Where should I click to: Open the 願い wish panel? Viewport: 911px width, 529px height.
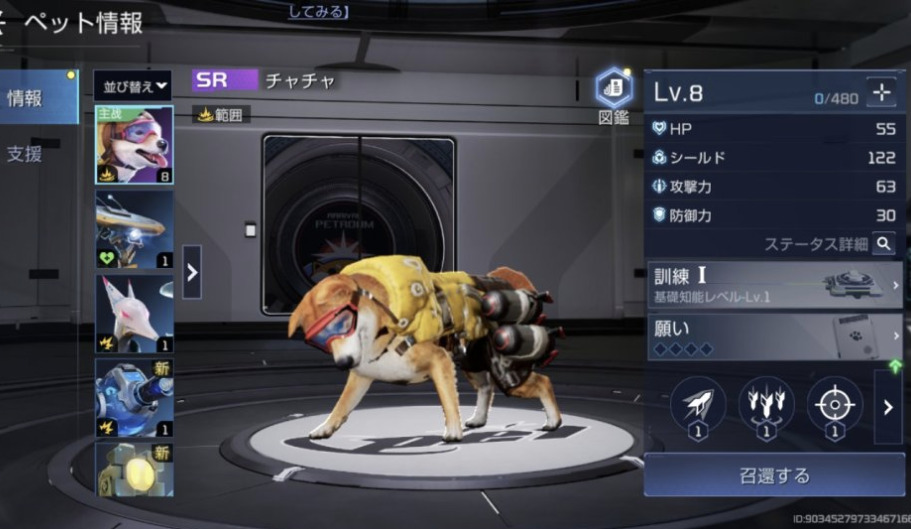(774, 336)
